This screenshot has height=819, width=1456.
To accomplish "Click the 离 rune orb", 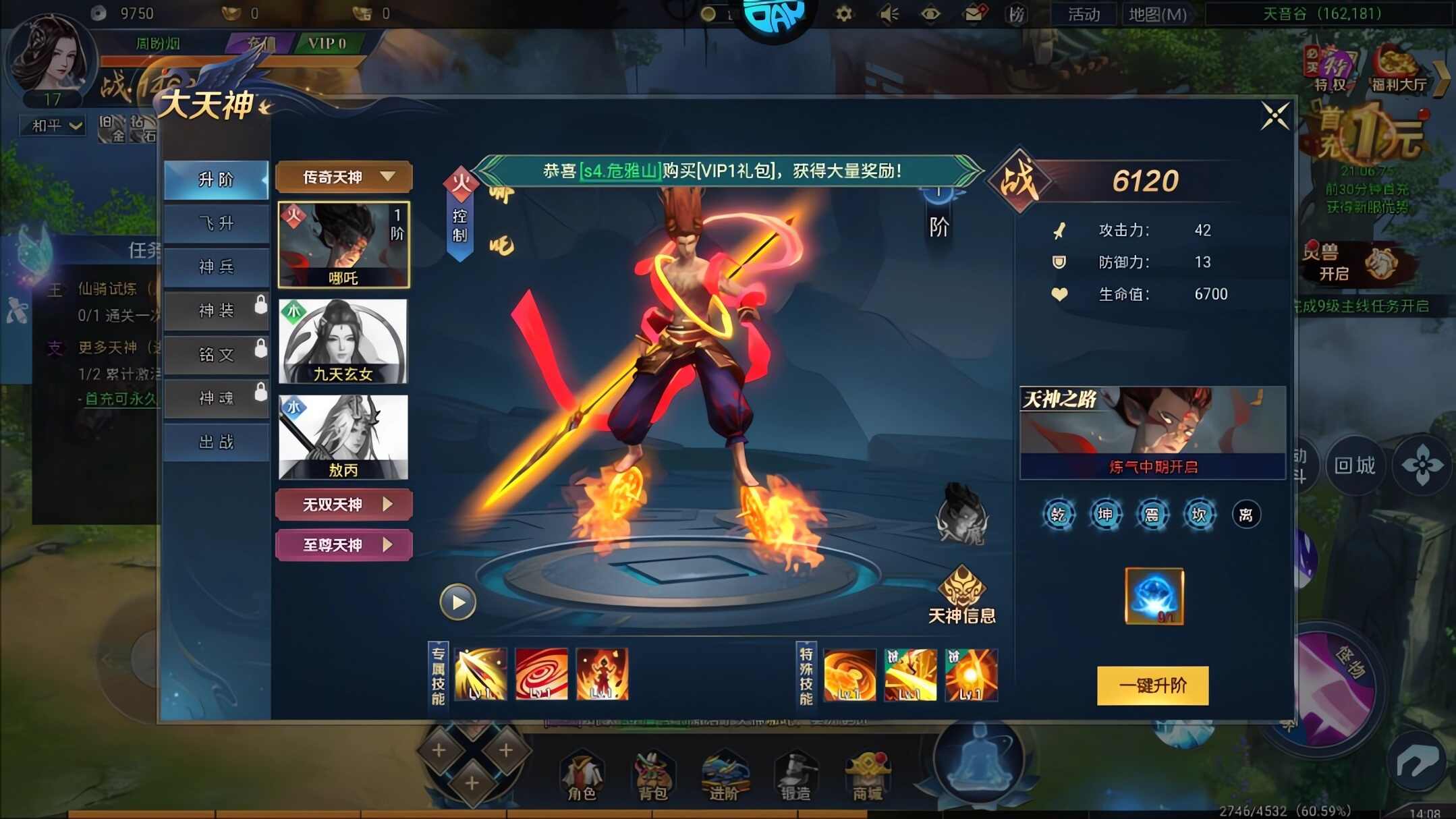I will click(1245, 513).
